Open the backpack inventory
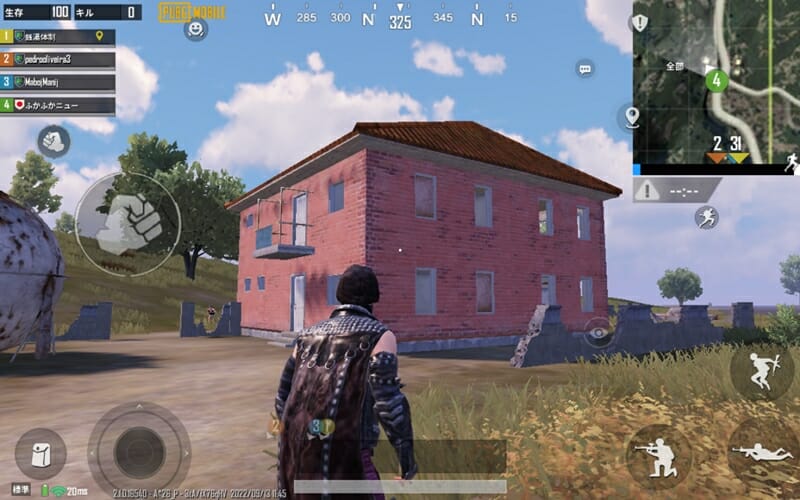 tap(41, 454)
